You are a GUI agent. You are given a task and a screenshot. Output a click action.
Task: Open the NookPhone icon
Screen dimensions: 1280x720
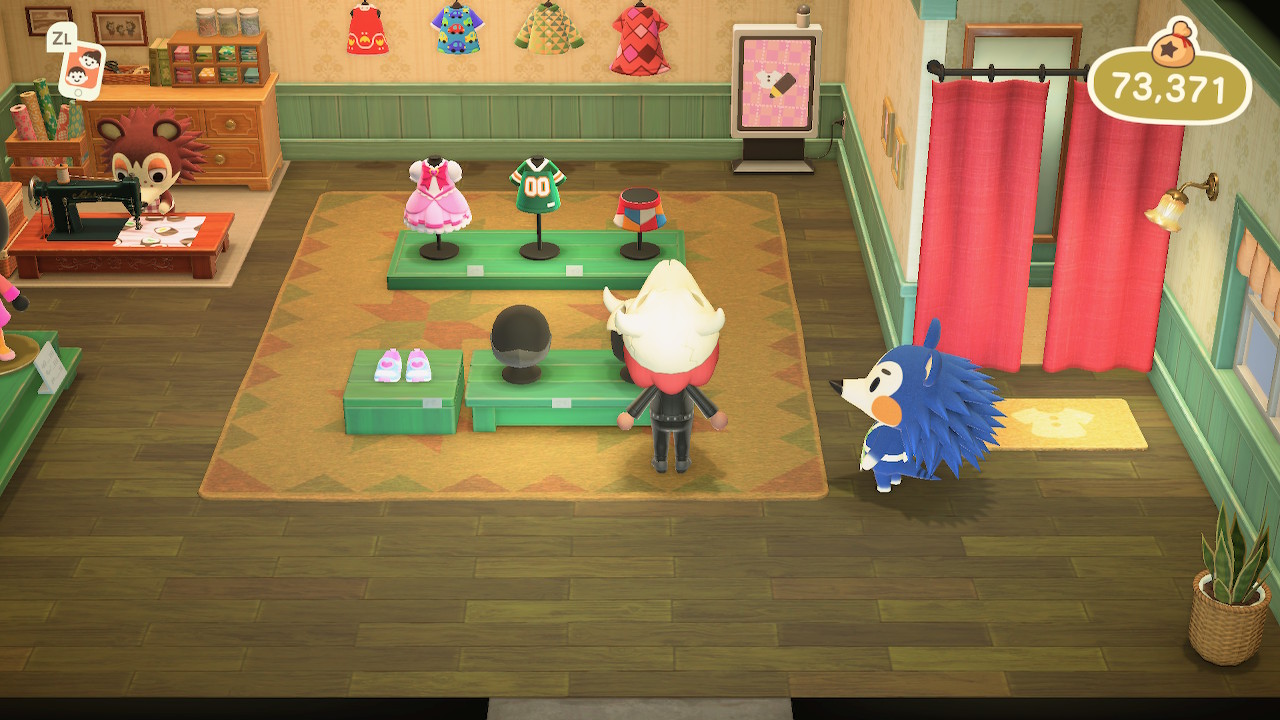pyautogui.click(x=81, y=67)
